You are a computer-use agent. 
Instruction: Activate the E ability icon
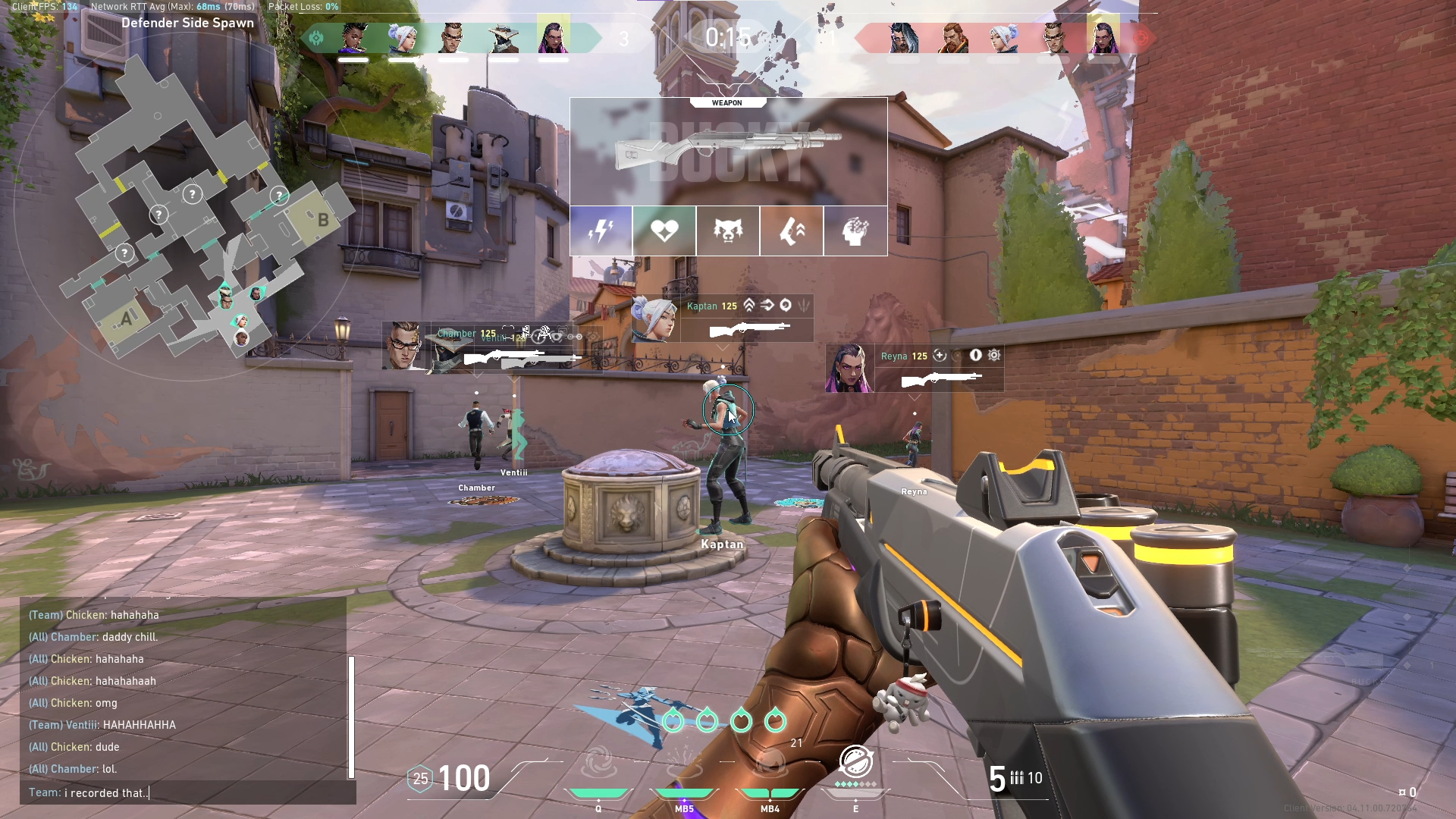(x=855, y=762)
